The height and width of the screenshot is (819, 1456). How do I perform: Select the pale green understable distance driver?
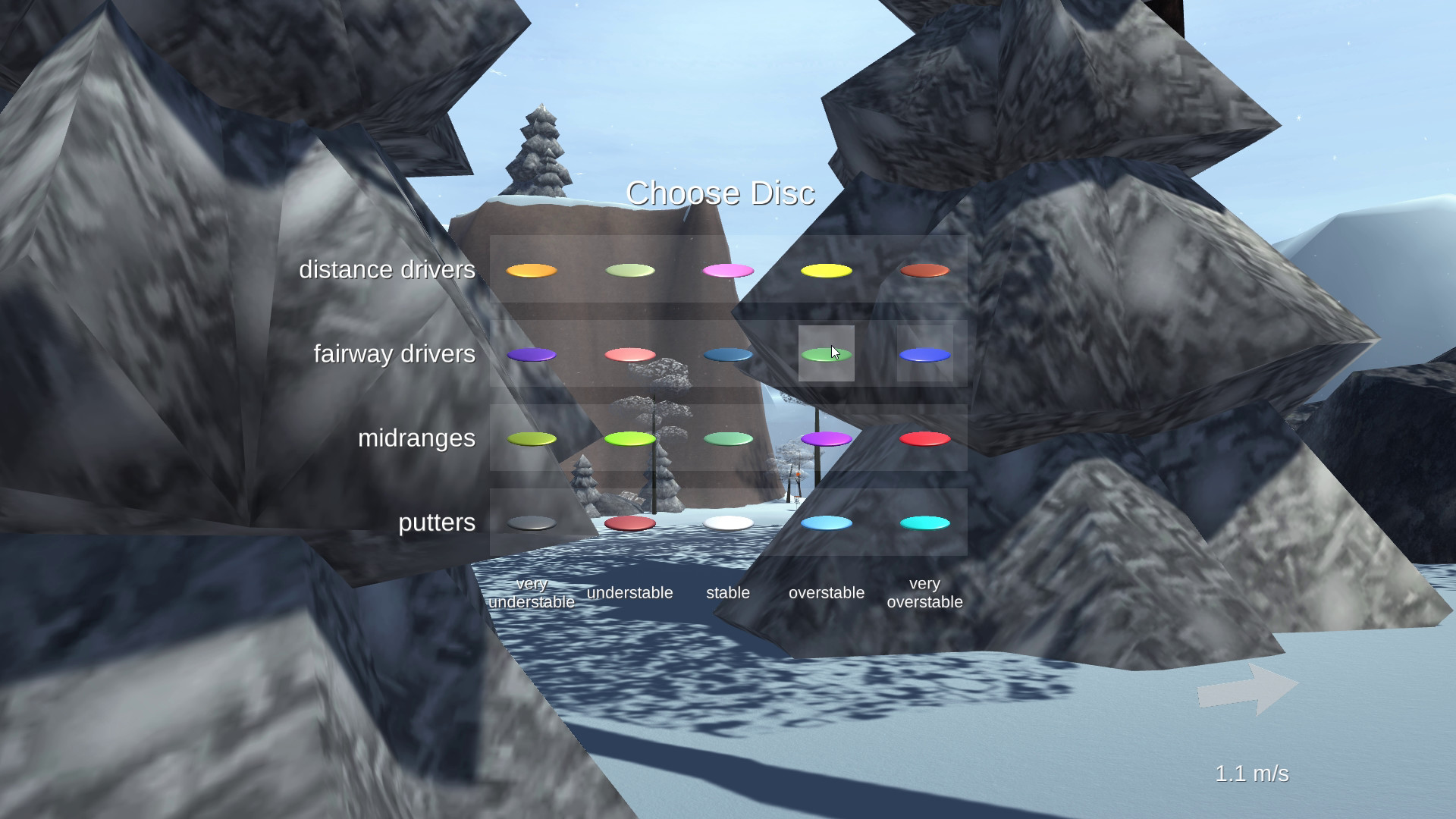click(630, 269)
